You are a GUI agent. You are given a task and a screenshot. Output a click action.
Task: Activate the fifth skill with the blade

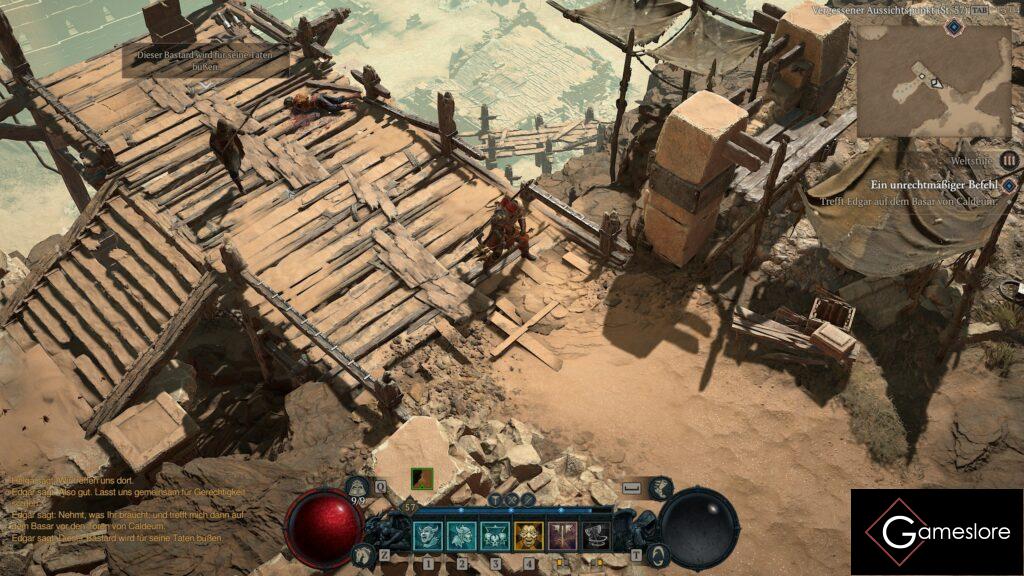coord(563,536)
